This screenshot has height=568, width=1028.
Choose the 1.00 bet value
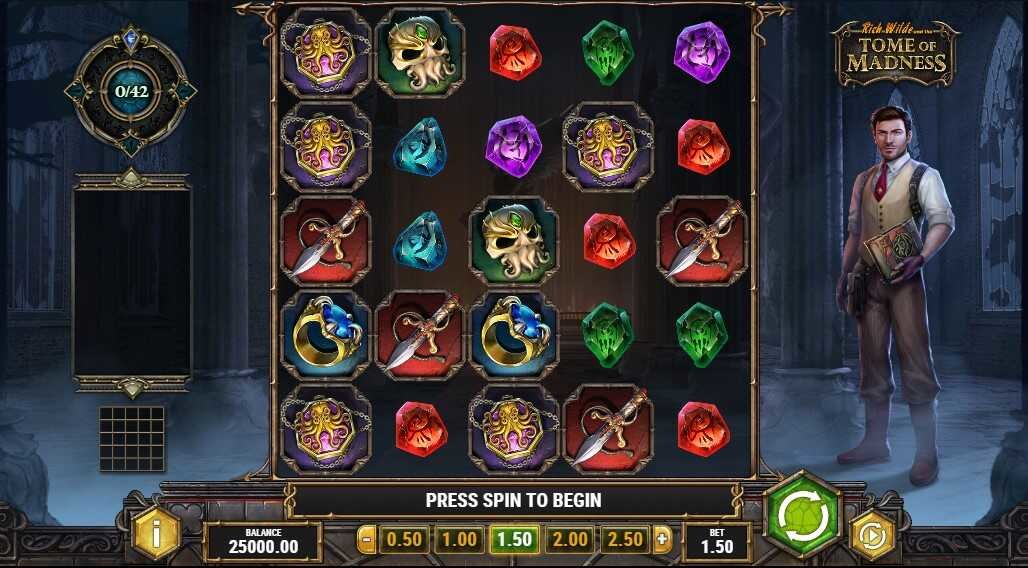459,540
